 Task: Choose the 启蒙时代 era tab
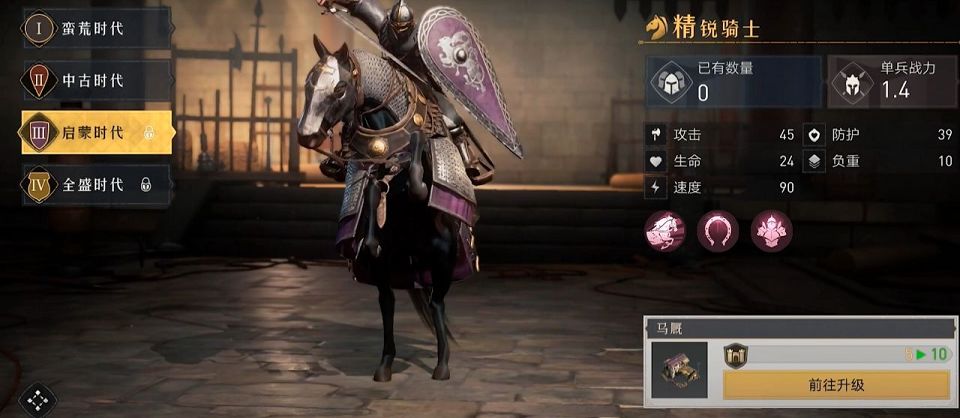pyautogui.click(x=96, y=132)
